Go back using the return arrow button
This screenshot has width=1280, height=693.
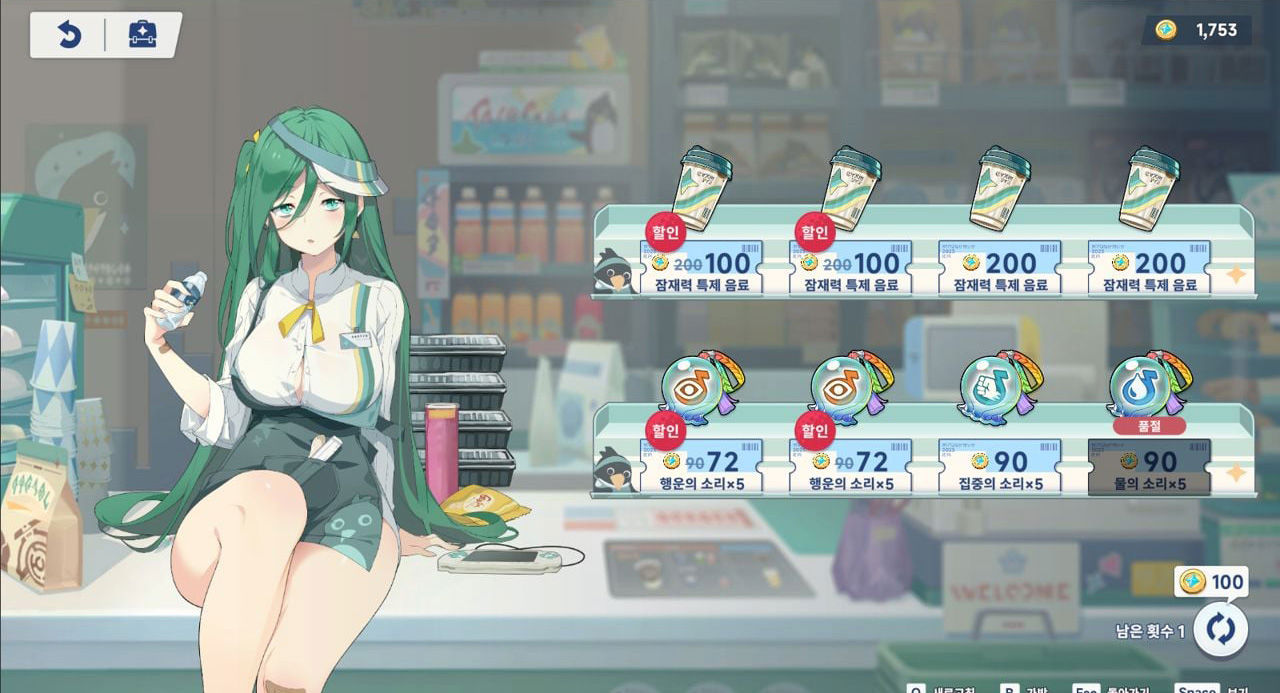68,35
